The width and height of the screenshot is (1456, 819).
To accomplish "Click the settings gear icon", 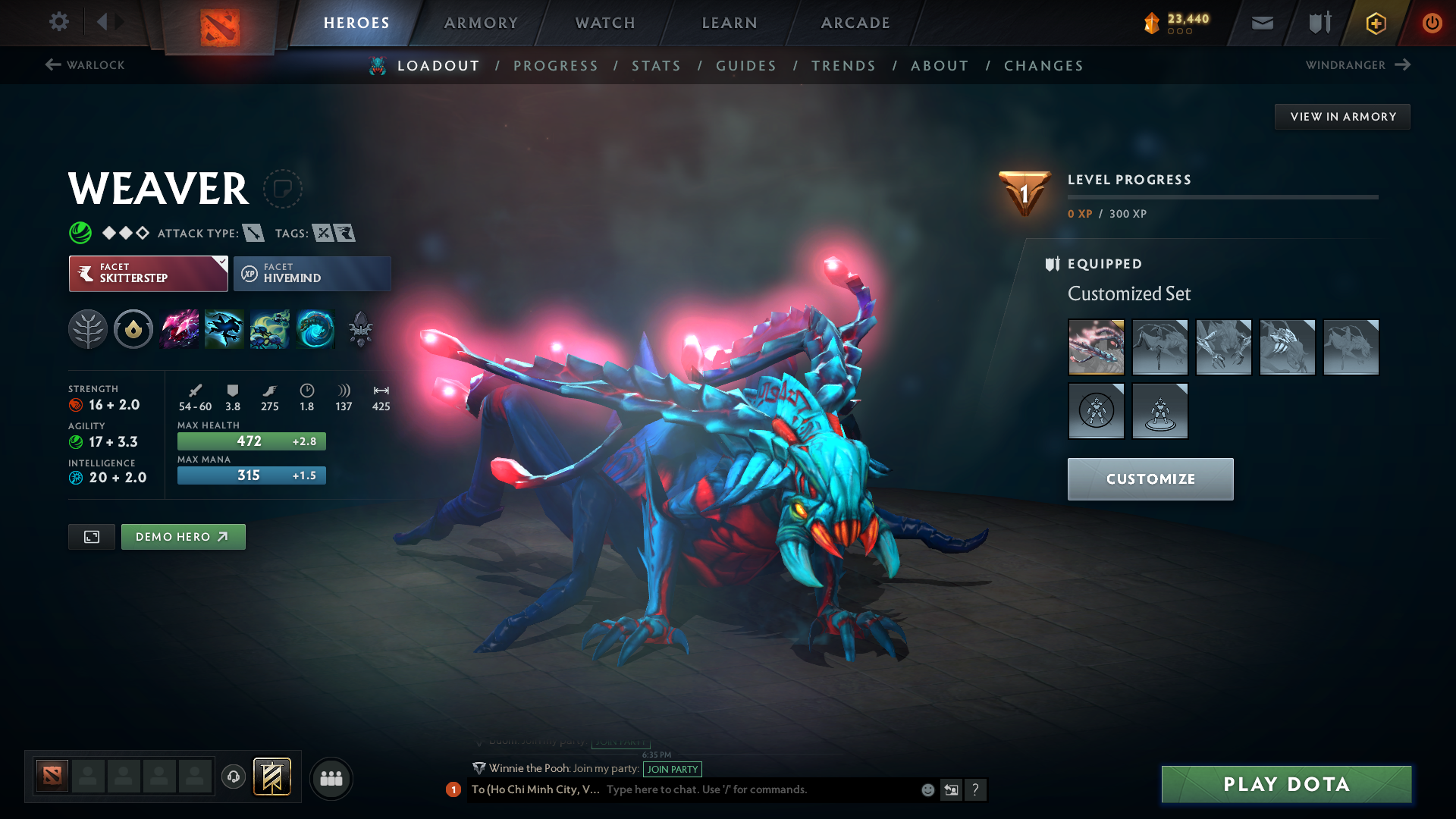I will click(x=59, y=22).
